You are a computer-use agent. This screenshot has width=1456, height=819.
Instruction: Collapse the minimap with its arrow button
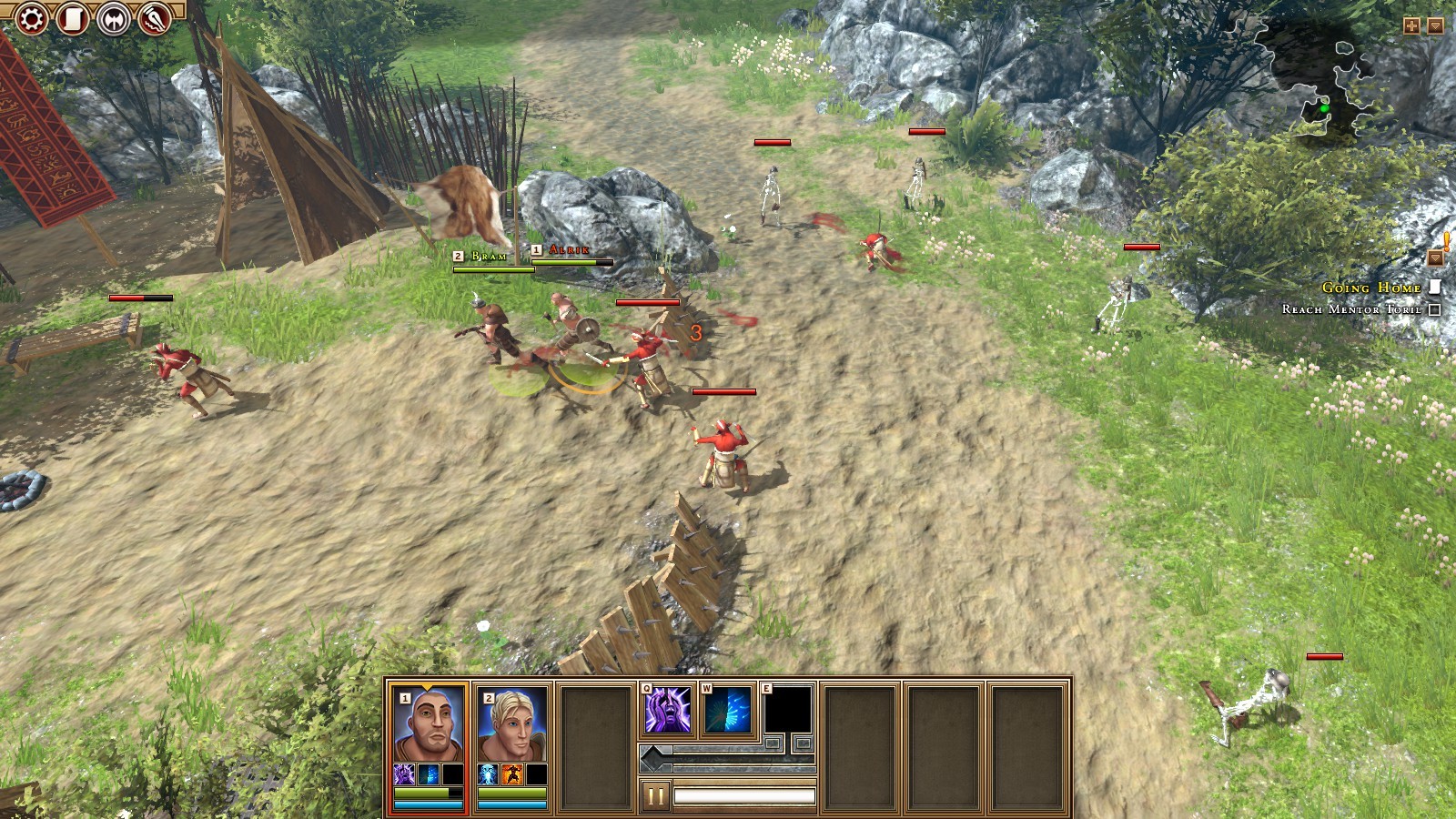[x=1435, y=26]
